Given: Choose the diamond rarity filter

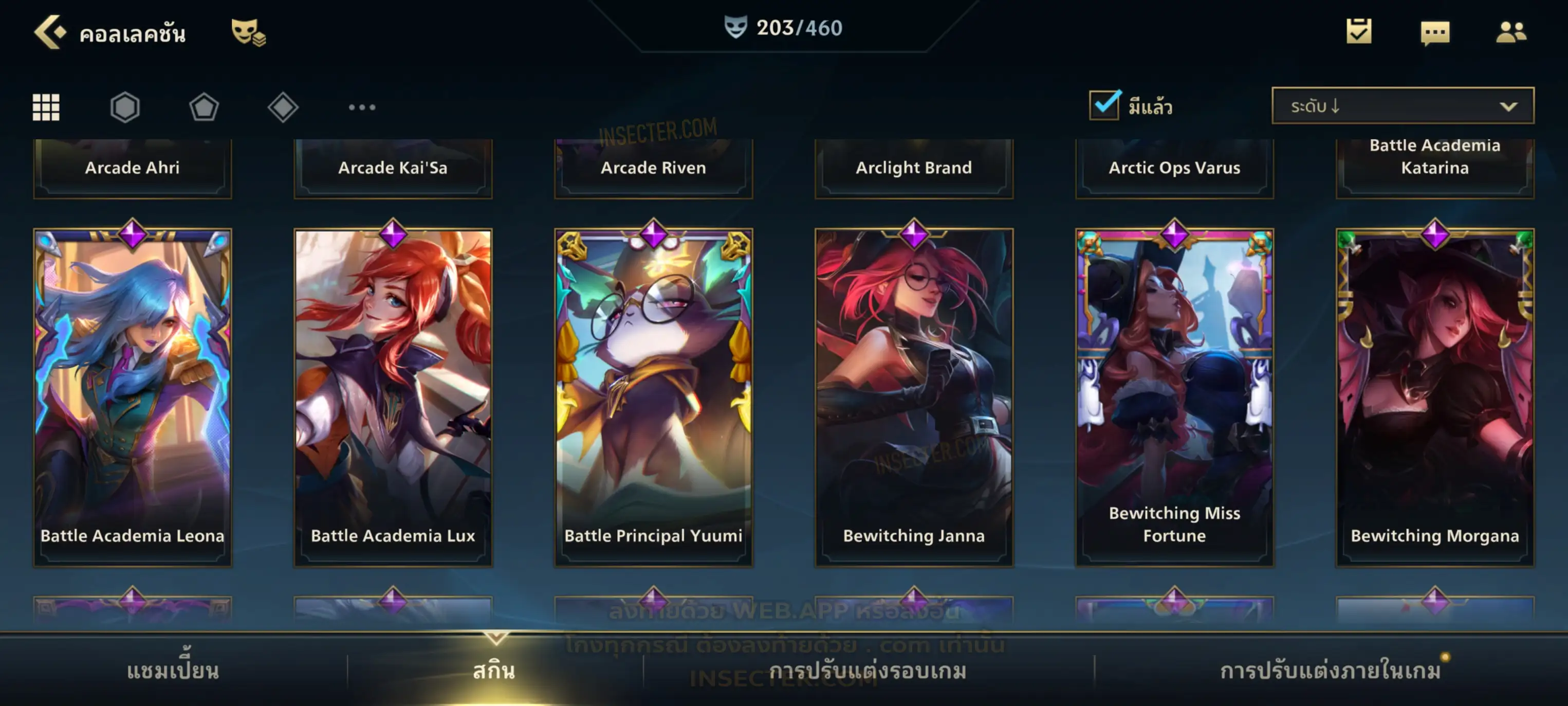Looking at the screenshot, I should 283,107.
